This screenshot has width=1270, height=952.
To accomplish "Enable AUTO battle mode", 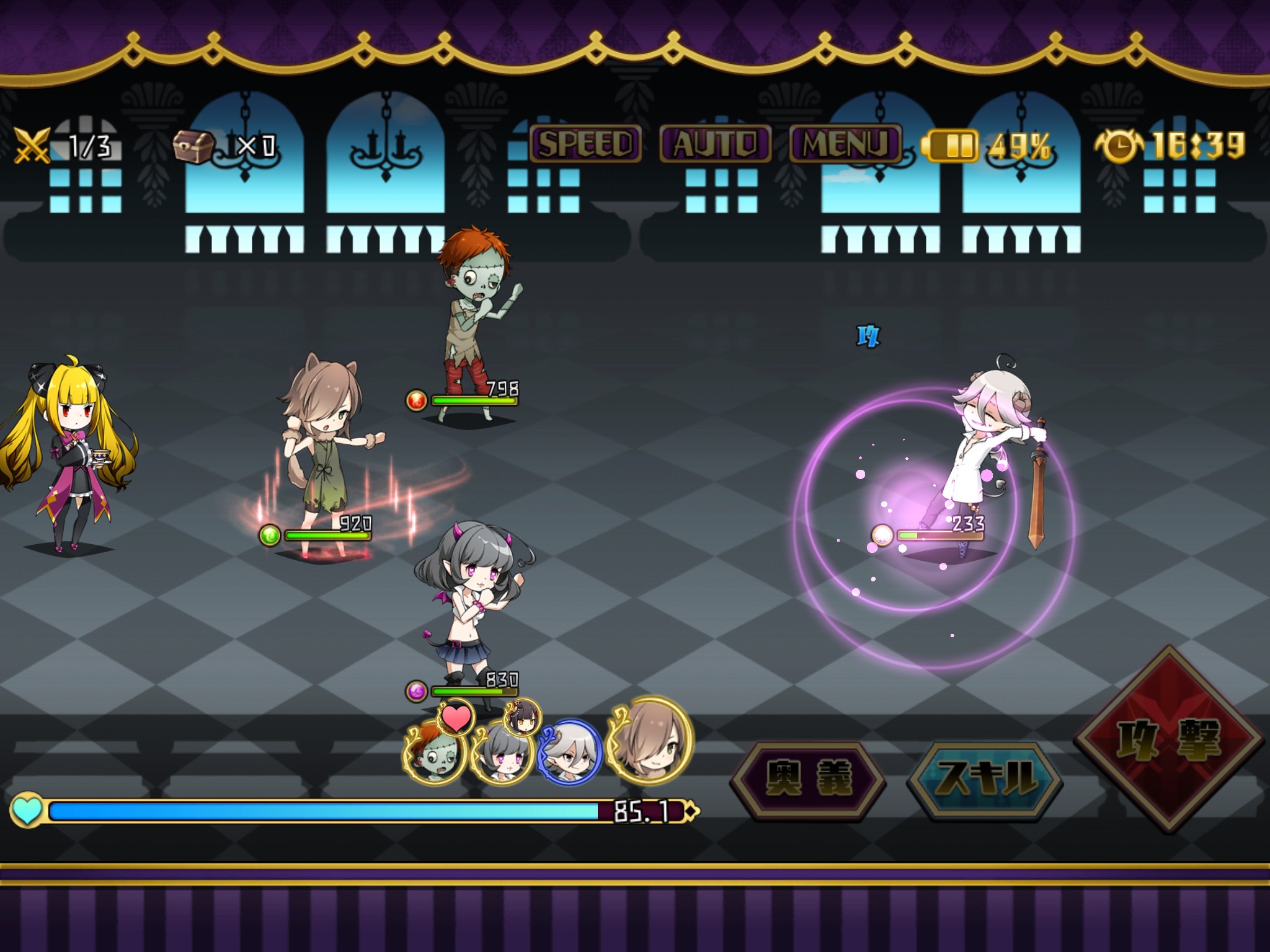I will pyautogui.click(x=715, y=144).
